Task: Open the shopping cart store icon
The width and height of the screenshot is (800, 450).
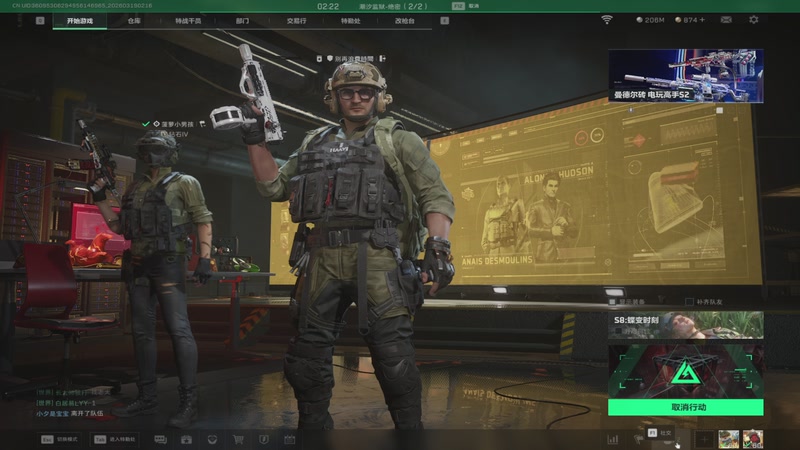Action: pyautogui.click(x=238, y=439)
